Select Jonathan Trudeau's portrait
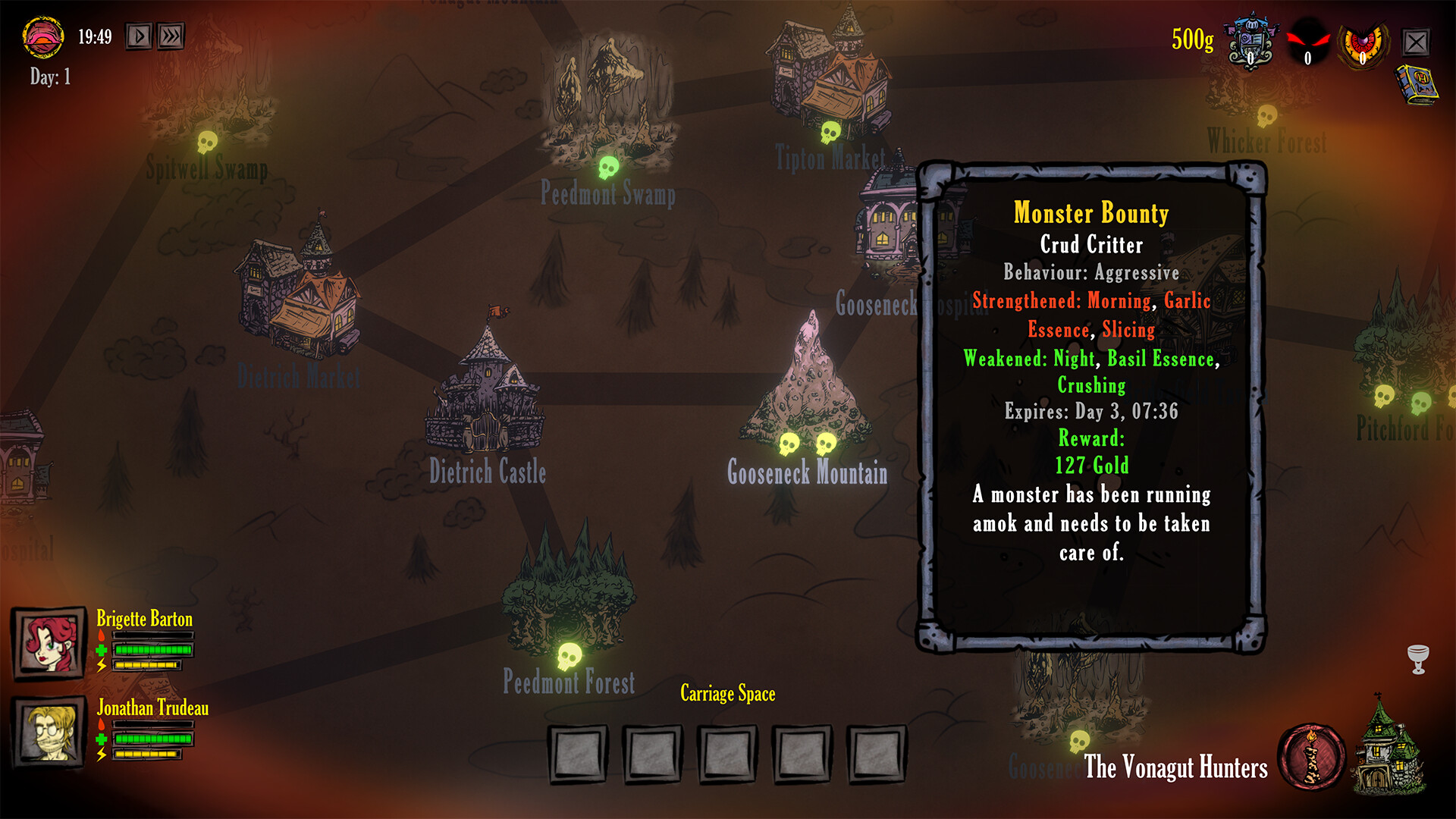Viewport: 1456px width, 819px height. tap(49, 733)
